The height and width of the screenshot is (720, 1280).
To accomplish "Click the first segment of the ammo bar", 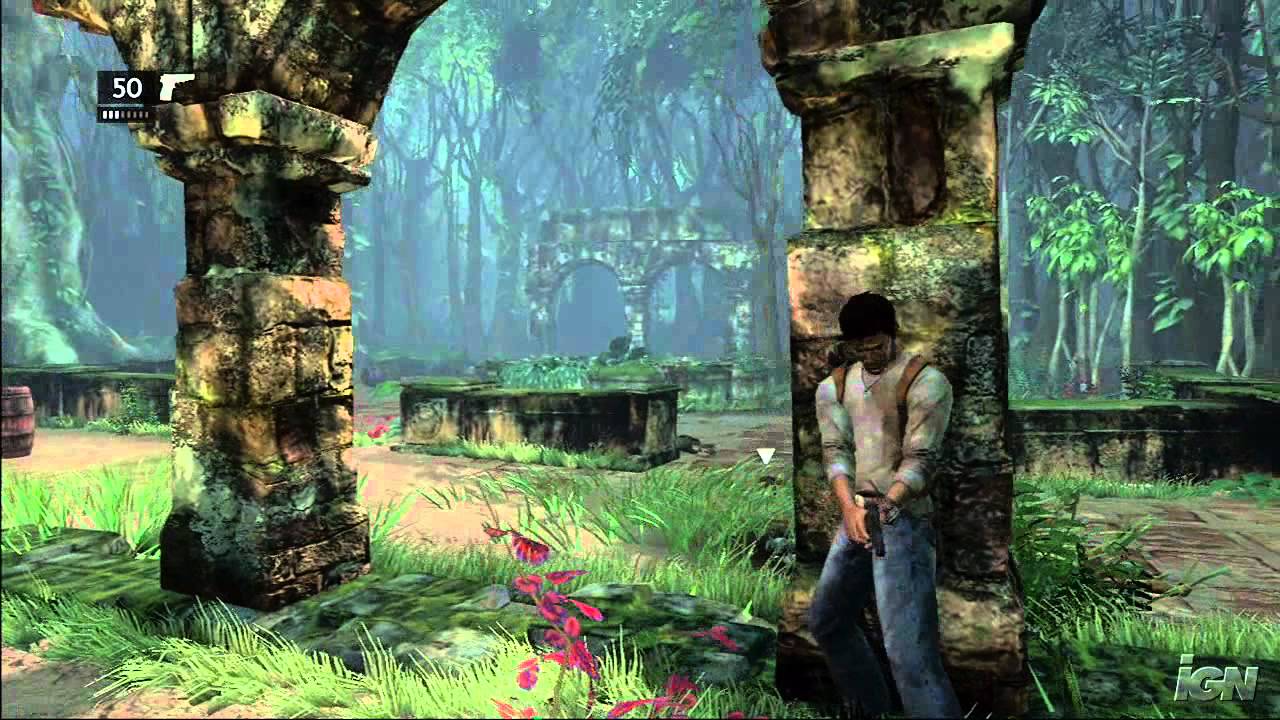I will [105, 114].
